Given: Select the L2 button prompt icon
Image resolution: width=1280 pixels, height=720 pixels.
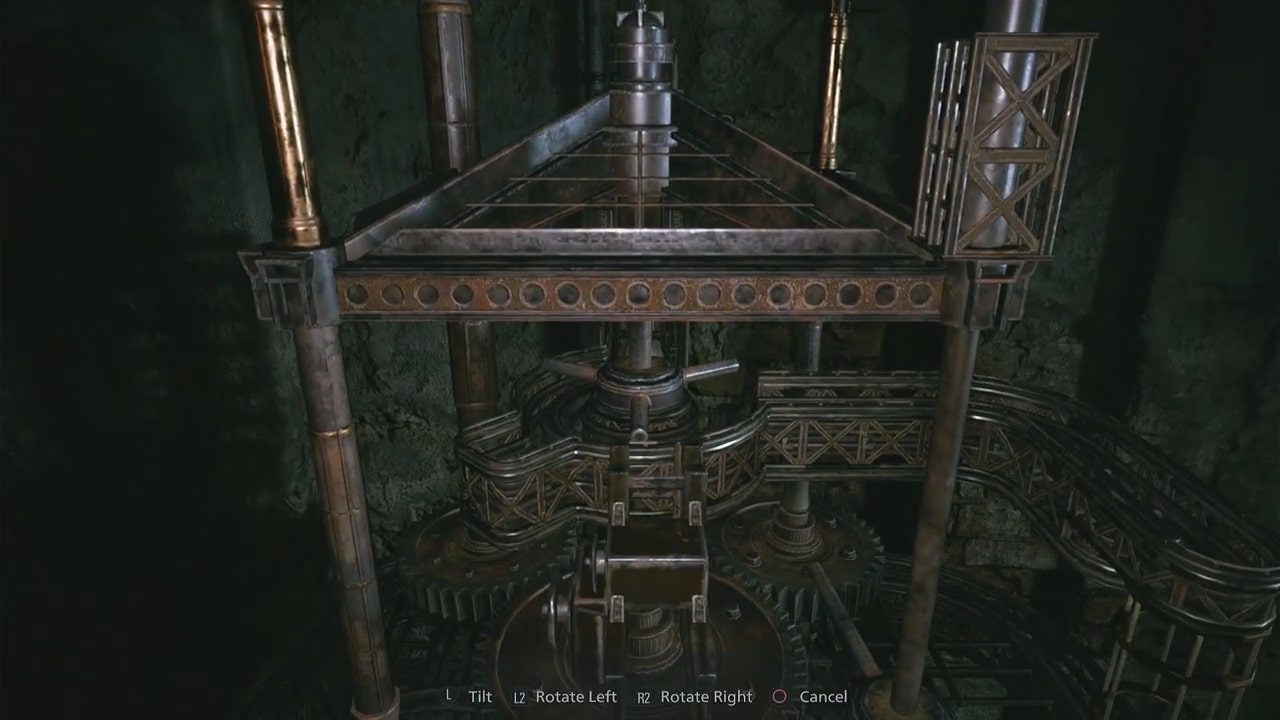Looking at the screenshot, I should tap(518, 697).
